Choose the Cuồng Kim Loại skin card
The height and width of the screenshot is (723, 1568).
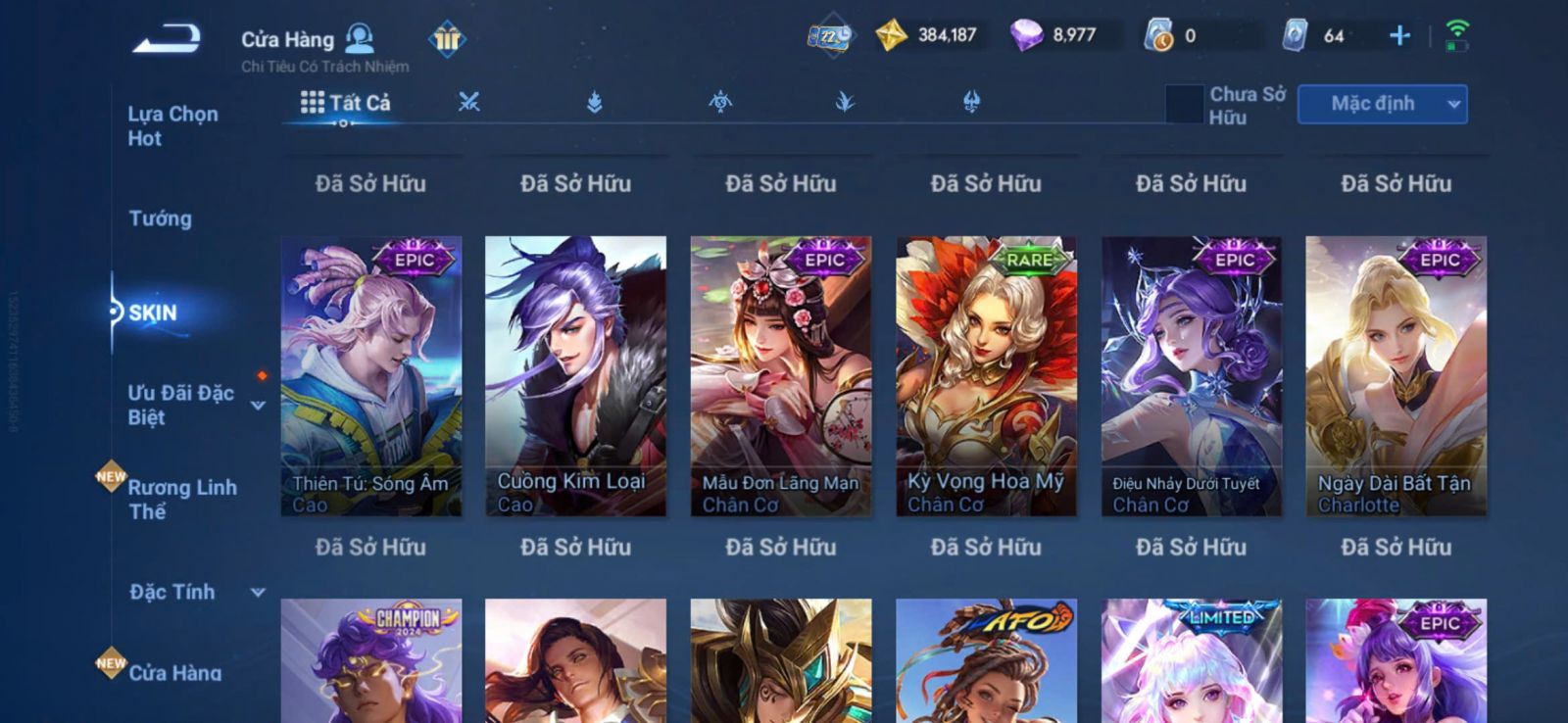click(575, 375)
